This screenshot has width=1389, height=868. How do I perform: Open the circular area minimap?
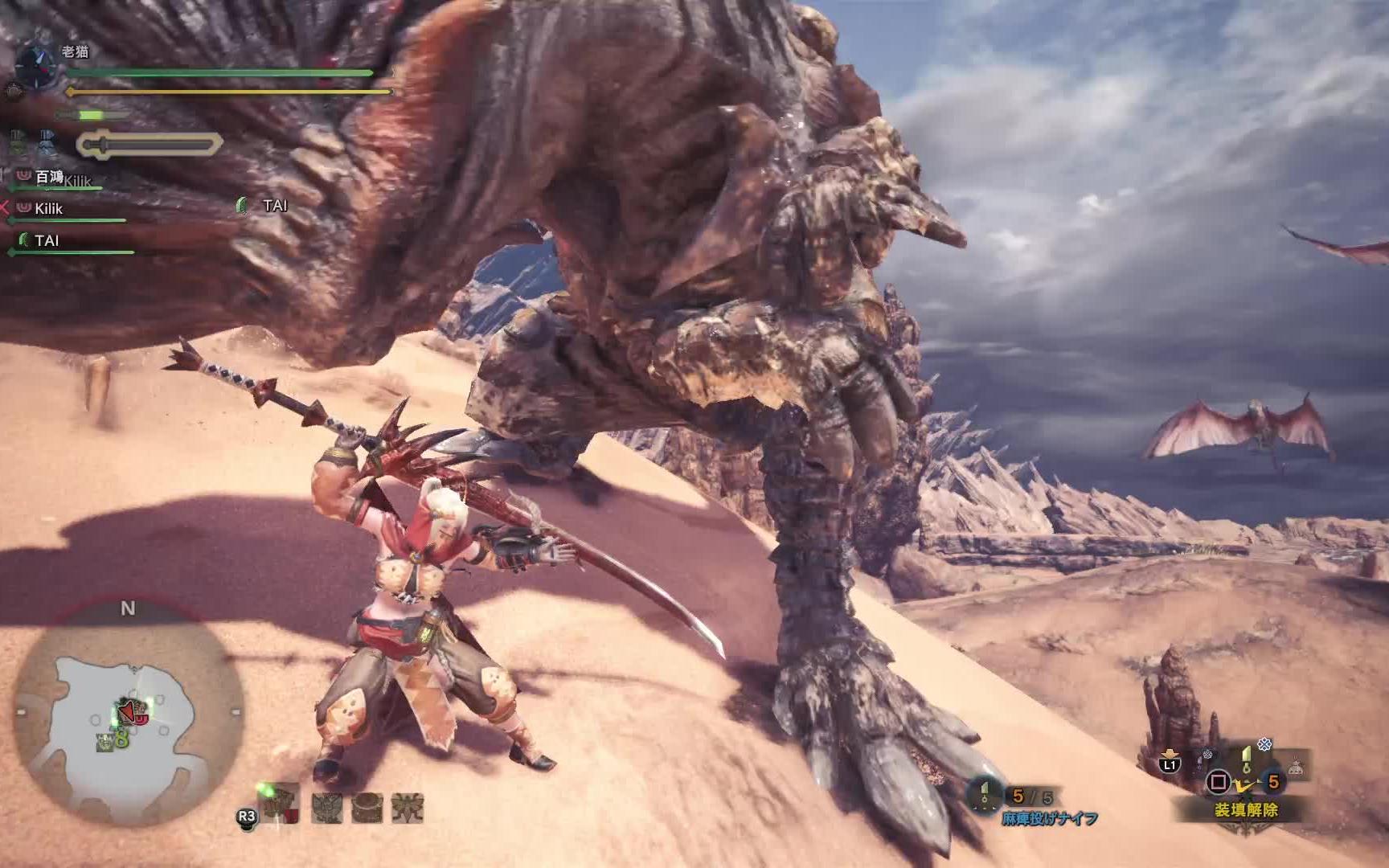[x=129, y=717]
